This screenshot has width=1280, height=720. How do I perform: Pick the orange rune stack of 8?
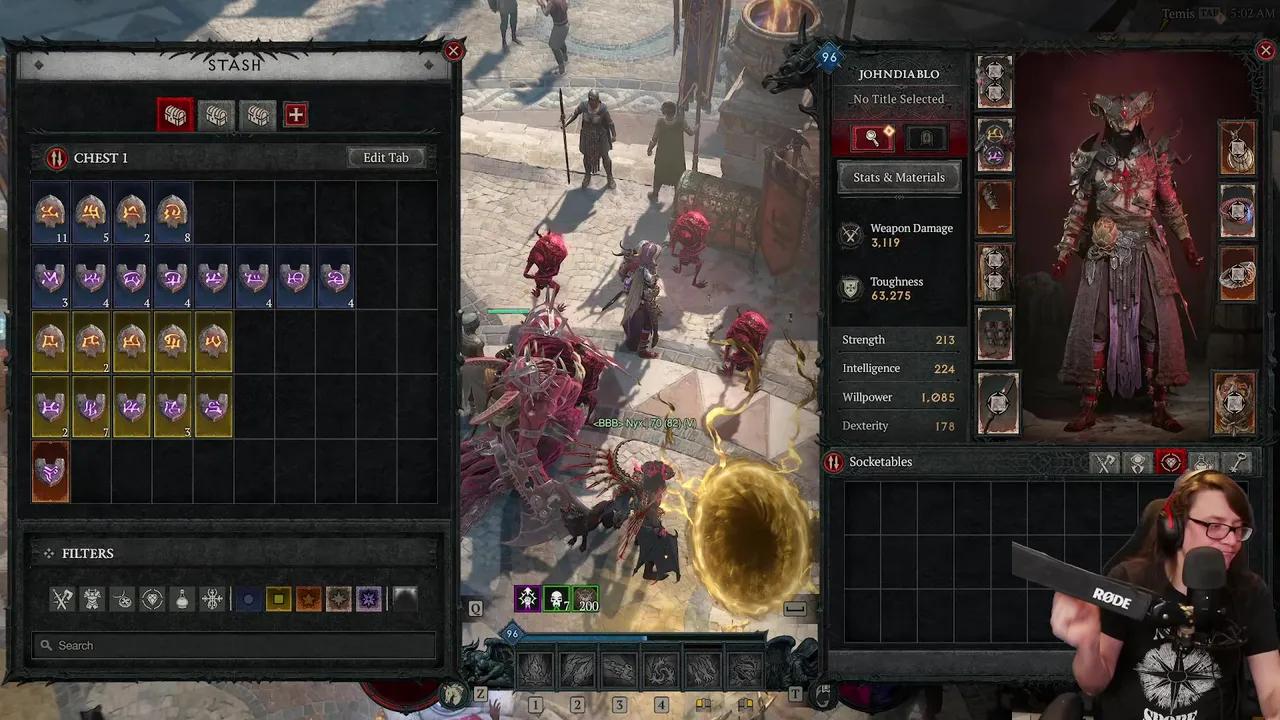(172, 213)
